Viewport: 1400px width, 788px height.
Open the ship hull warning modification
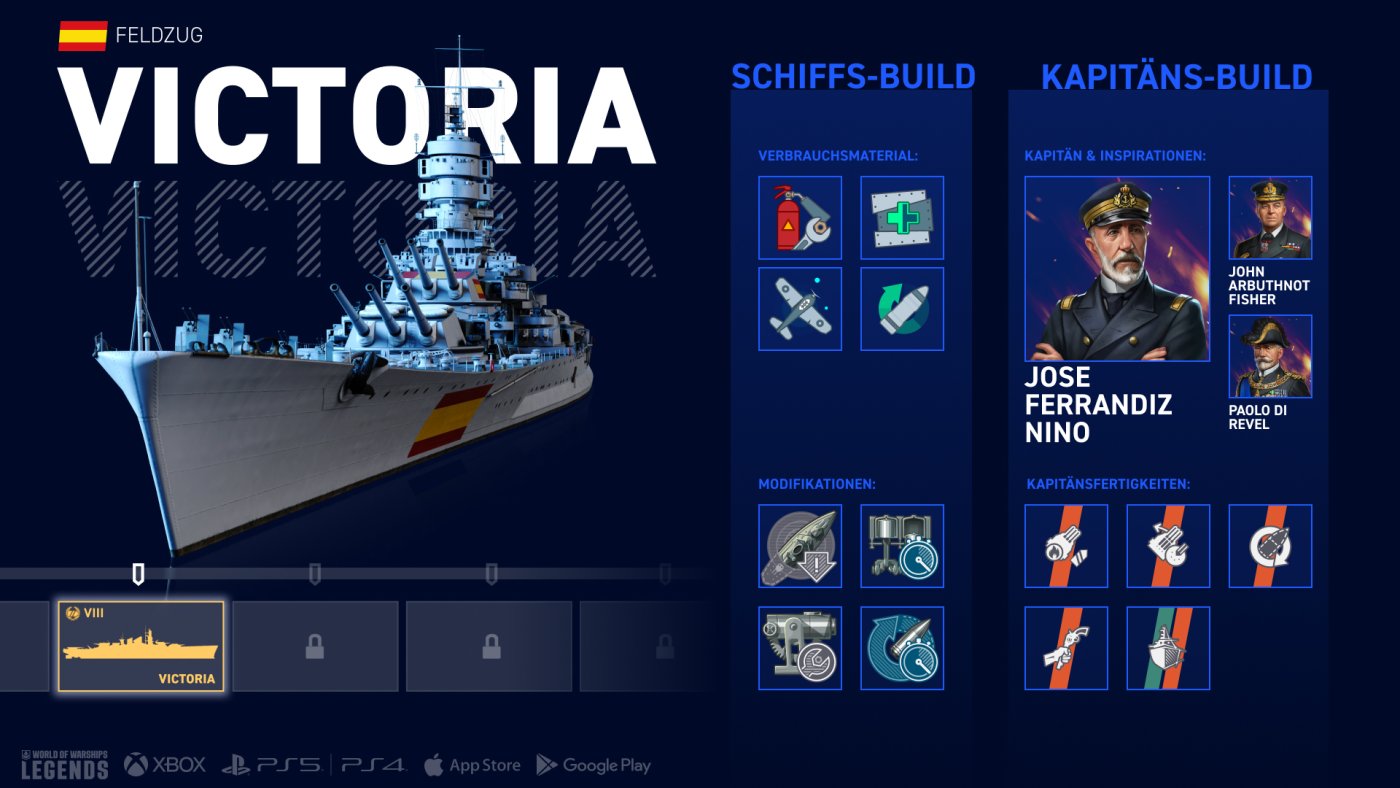800,546
